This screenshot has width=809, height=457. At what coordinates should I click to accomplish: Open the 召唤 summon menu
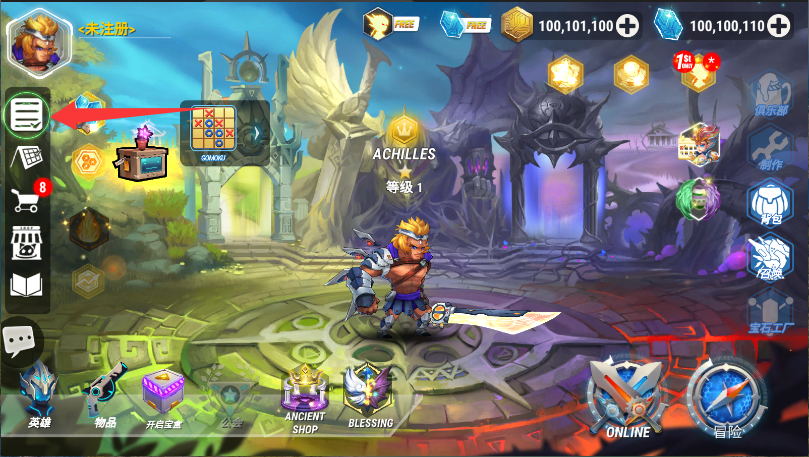pos(769,258)
